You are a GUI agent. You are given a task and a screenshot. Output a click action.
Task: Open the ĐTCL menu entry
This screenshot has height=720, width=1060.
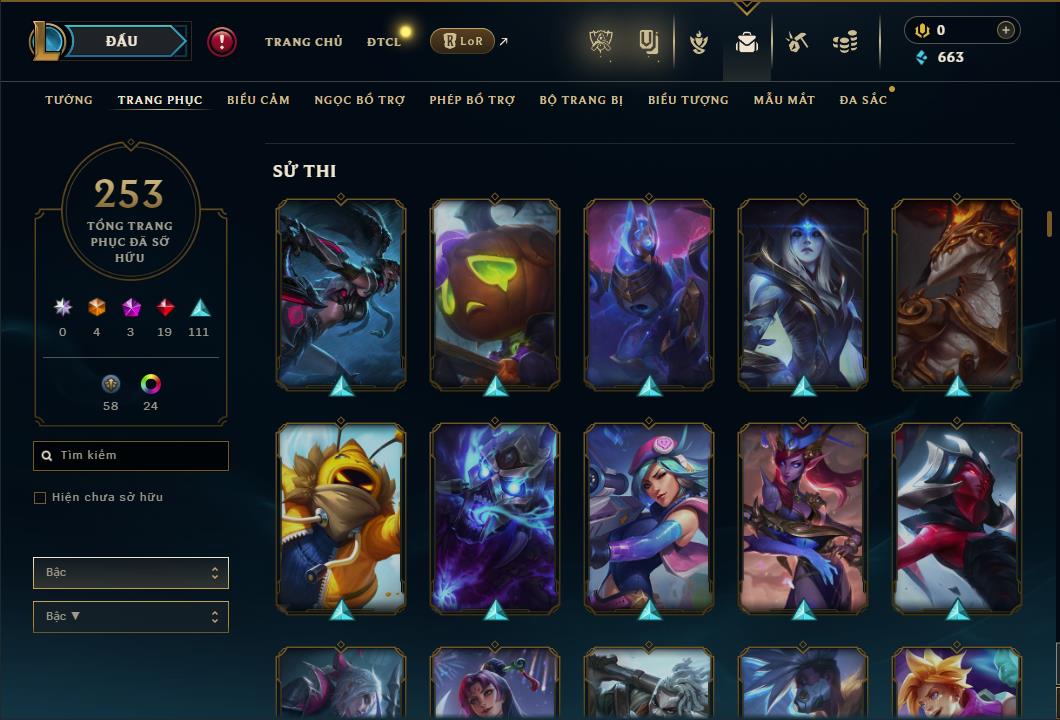point(384,42)
